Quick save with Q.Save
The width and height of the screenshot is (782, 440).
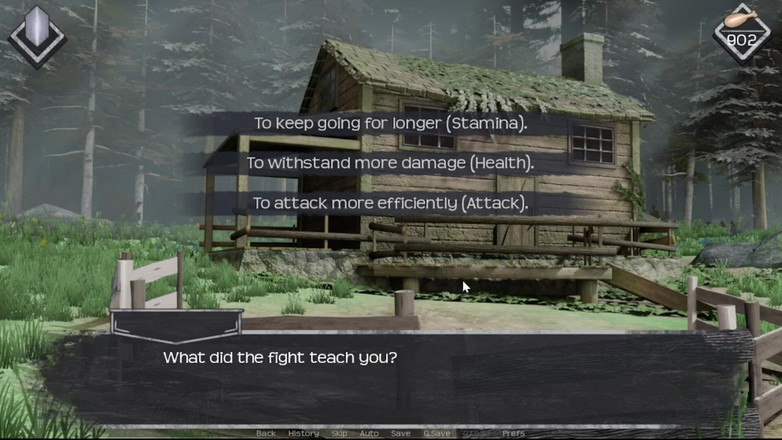click(x=436, y=433)
